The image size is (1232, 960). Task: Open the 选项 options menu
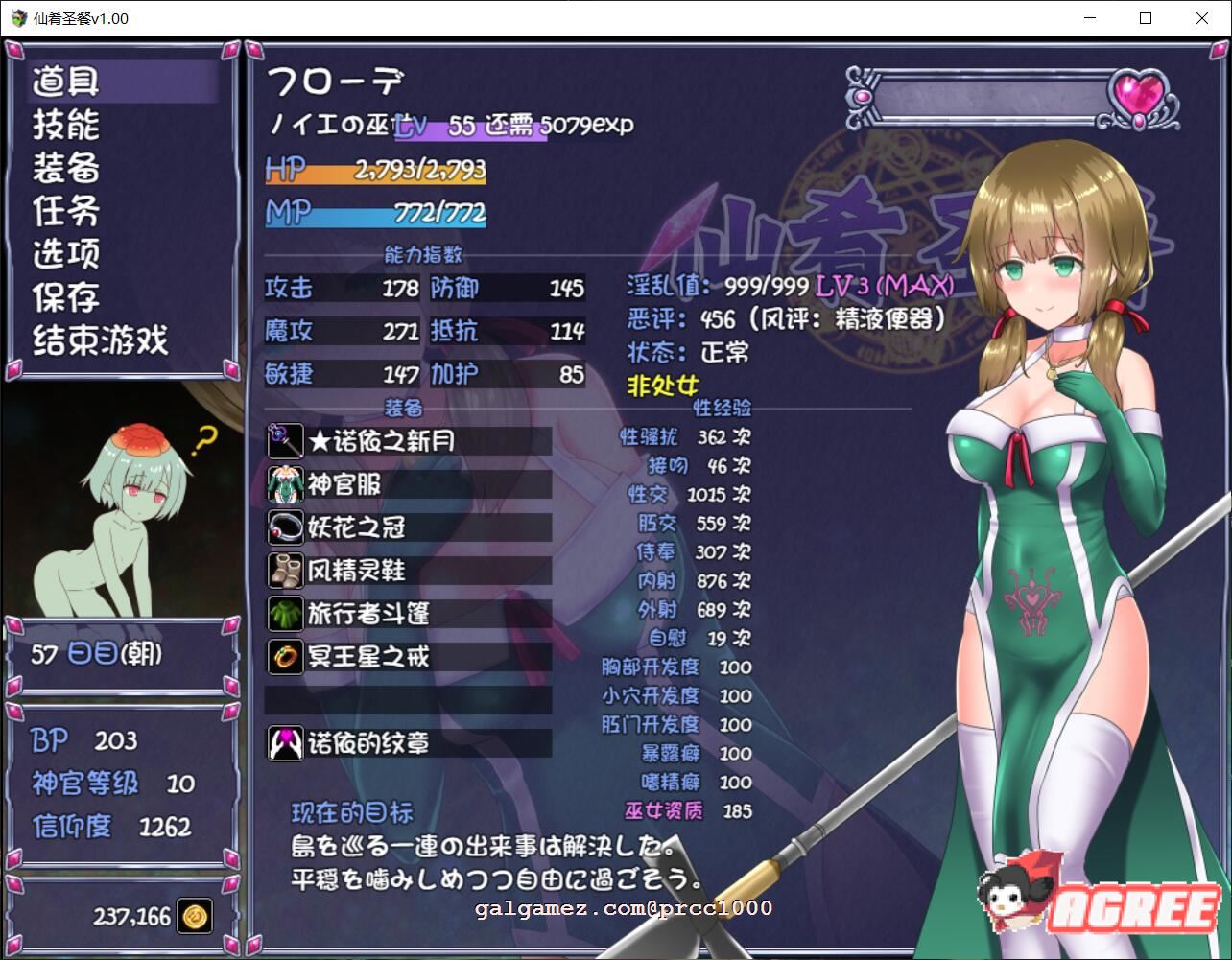coord(63,253)
